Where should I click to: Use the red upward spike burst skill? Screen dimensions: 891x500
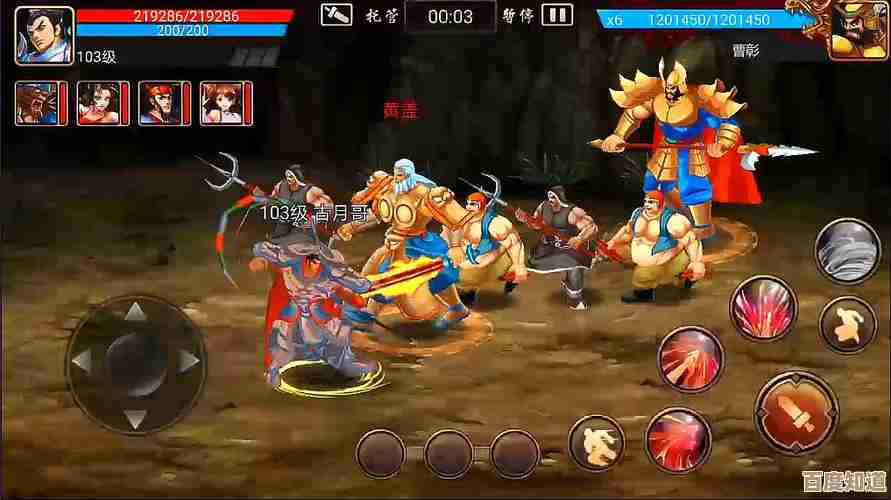click(764, 307)
